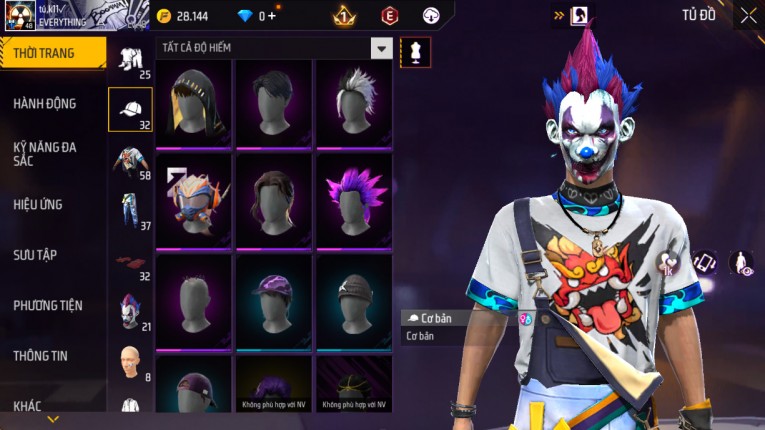This screenshot has height=430, width=765.
Task: Select the shirt subcategory icon
Action: click(130, 160)
